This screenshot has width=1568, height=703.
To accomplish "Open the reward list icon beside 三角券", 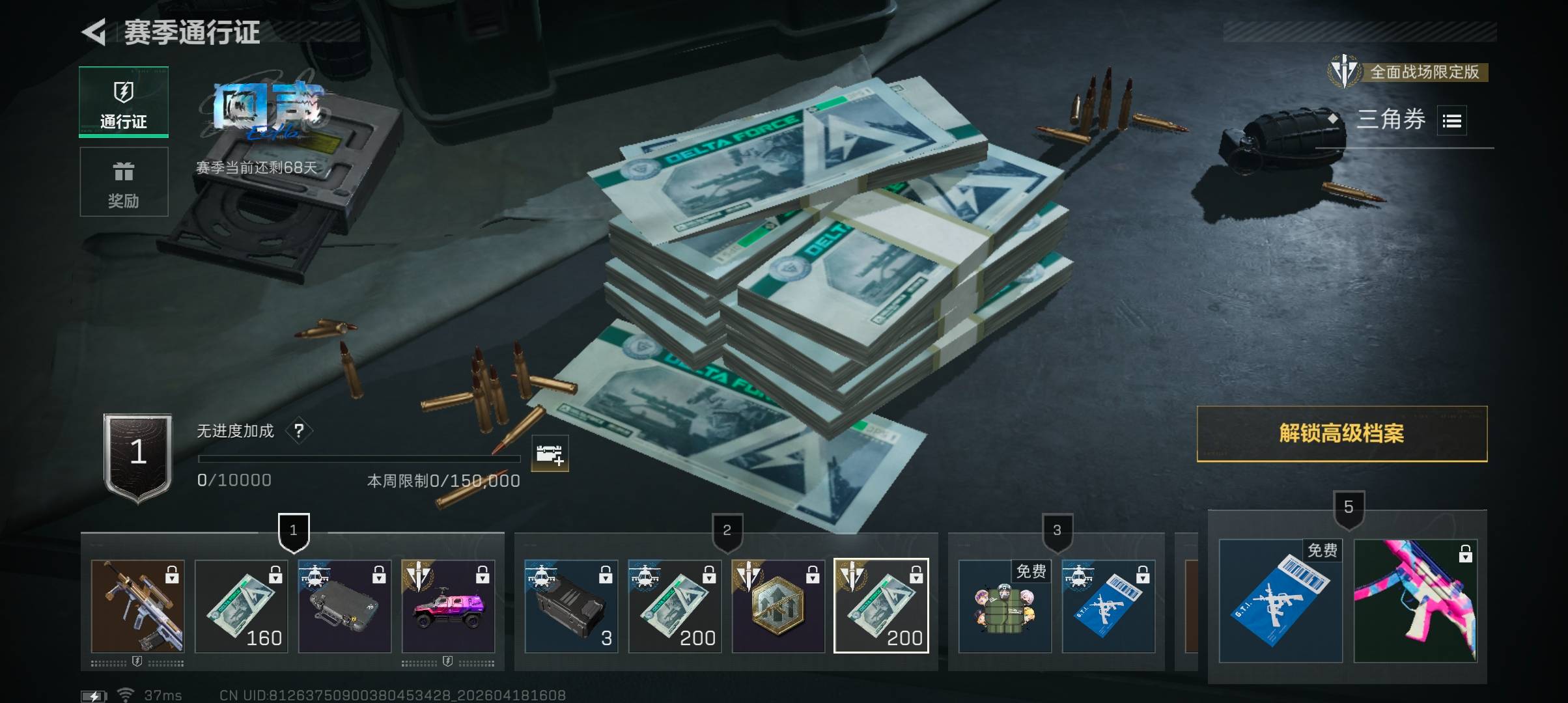I will (1451, 121).
